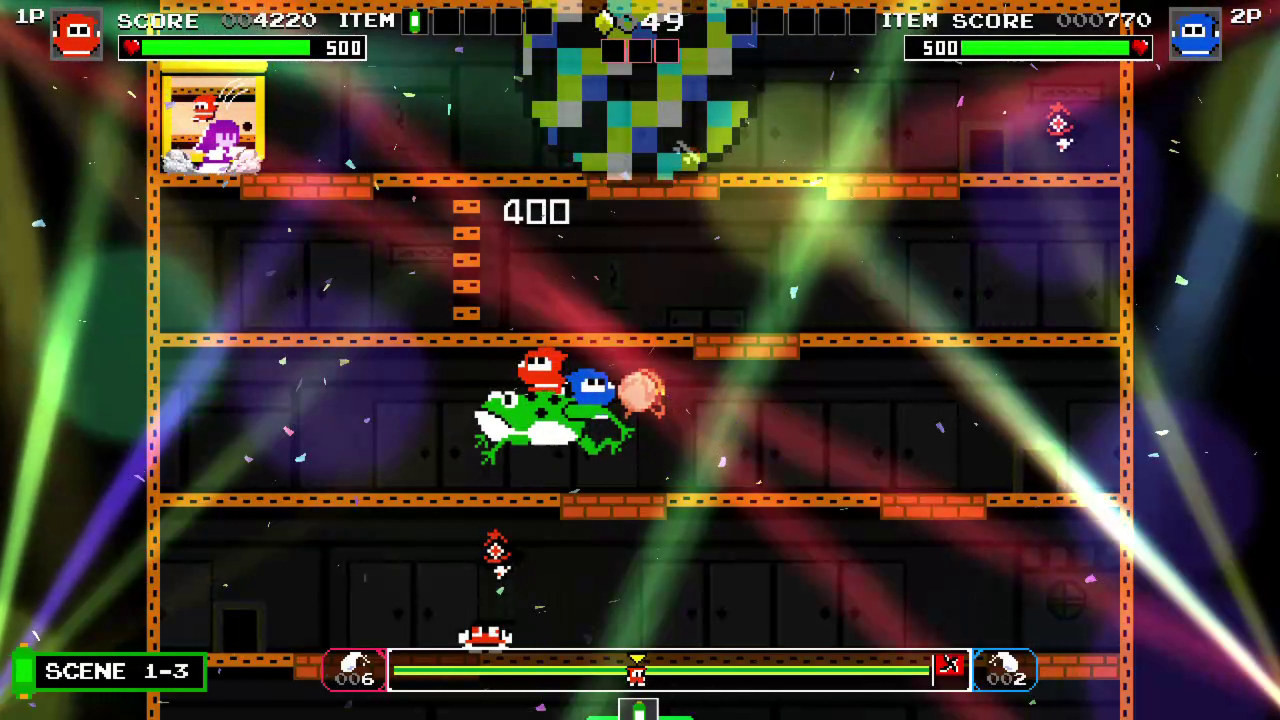The height and width of the screenshot is (720, 1280).
Task: Expand the green capsule panel at bottom center
Action: click(638, 711)
